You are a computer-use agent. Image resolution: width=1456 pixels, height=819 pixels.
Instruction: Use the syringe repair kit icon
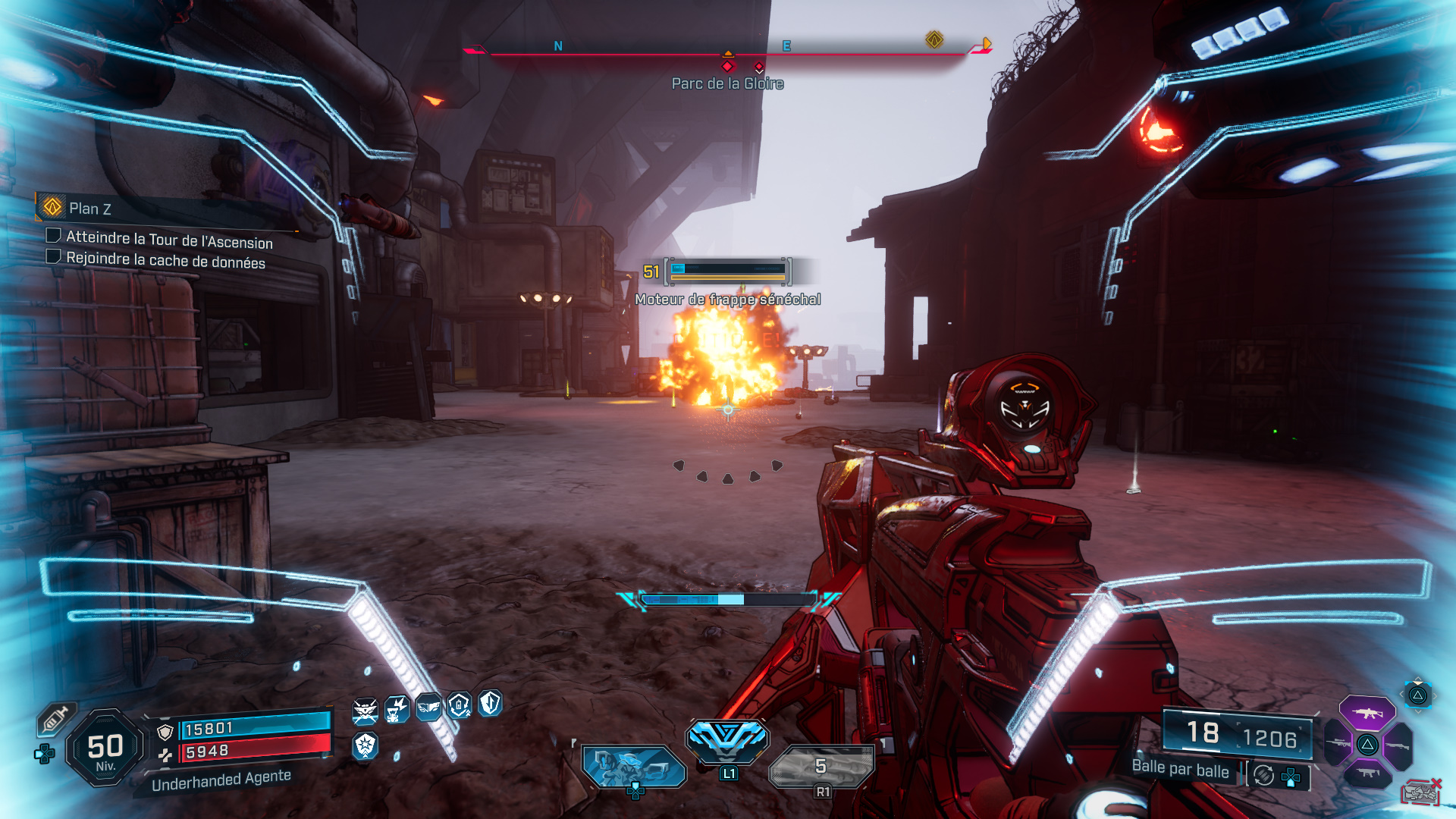tap(56, 719)
